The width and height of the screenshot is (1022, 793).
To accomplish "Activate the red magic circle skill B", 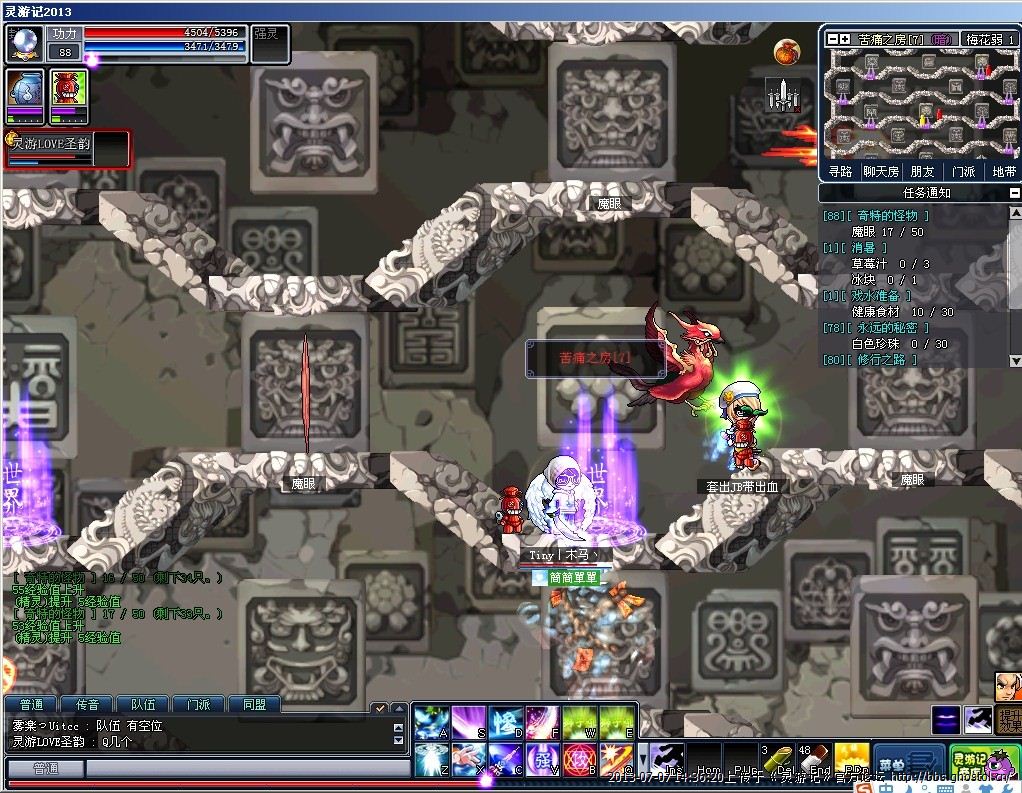I will 580,760.
